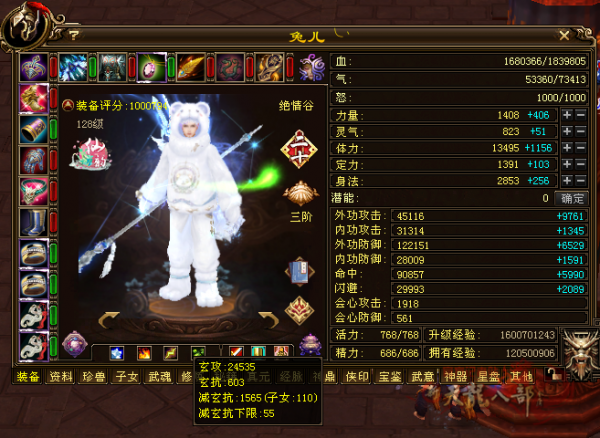Increase 体力 with its plus button
This screenshot has width=600, height=438.
tap(567, 148)
